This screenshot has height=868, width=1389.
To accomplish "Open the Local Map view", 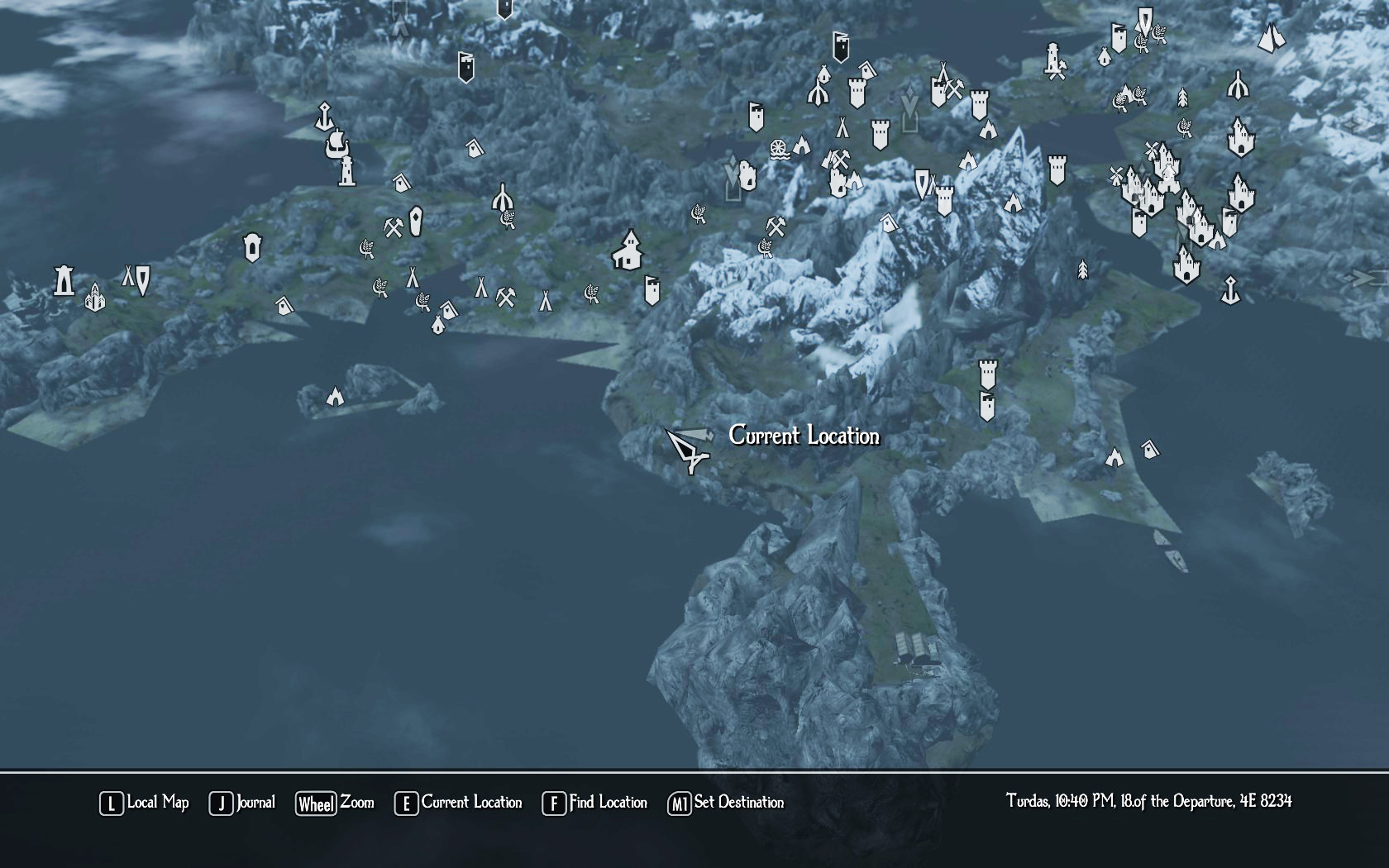I will click(145, 803).
